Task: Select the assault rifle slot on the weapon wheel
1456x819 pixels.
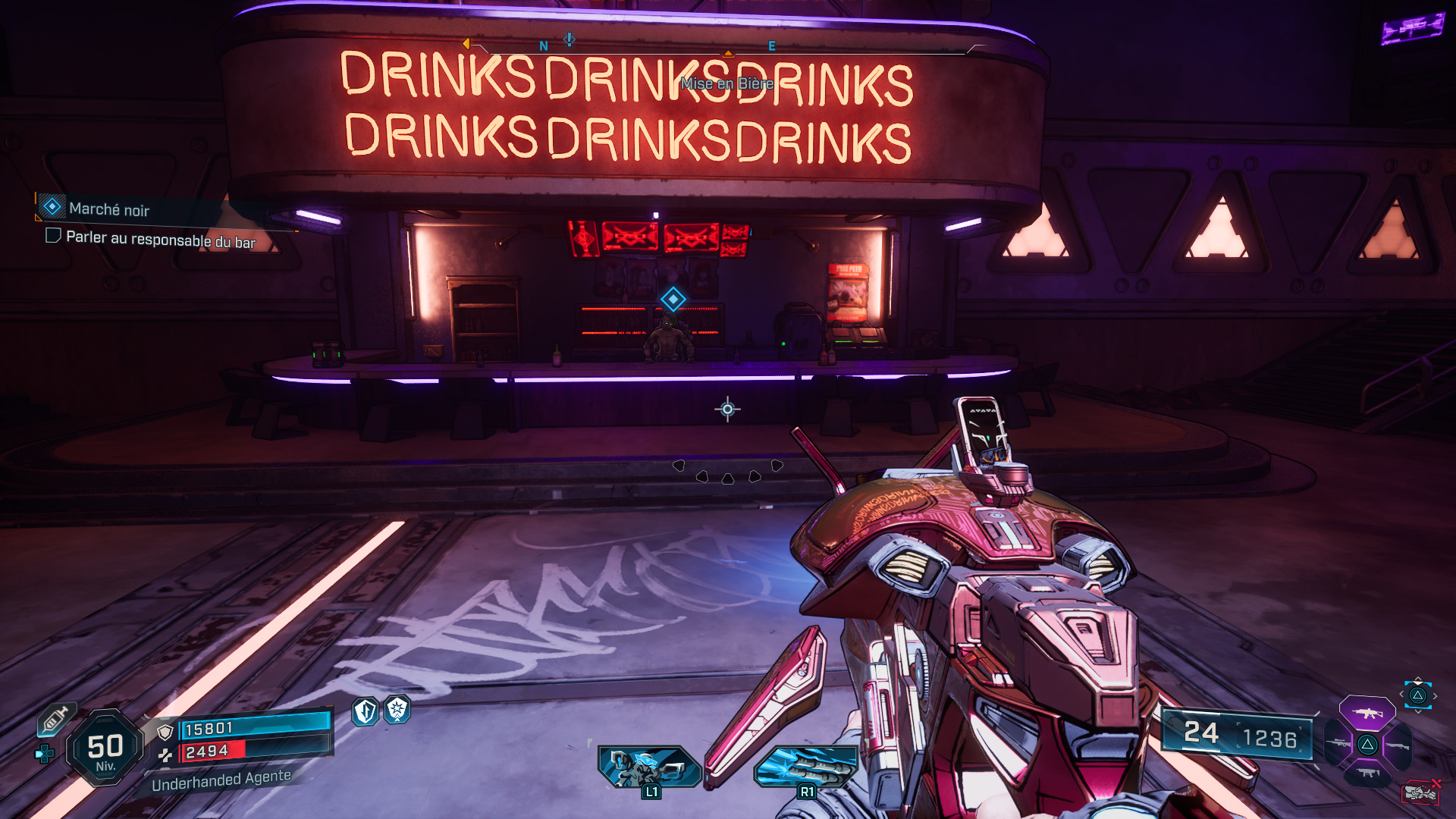Action: pyautogui.click(x=1367, y=712)
